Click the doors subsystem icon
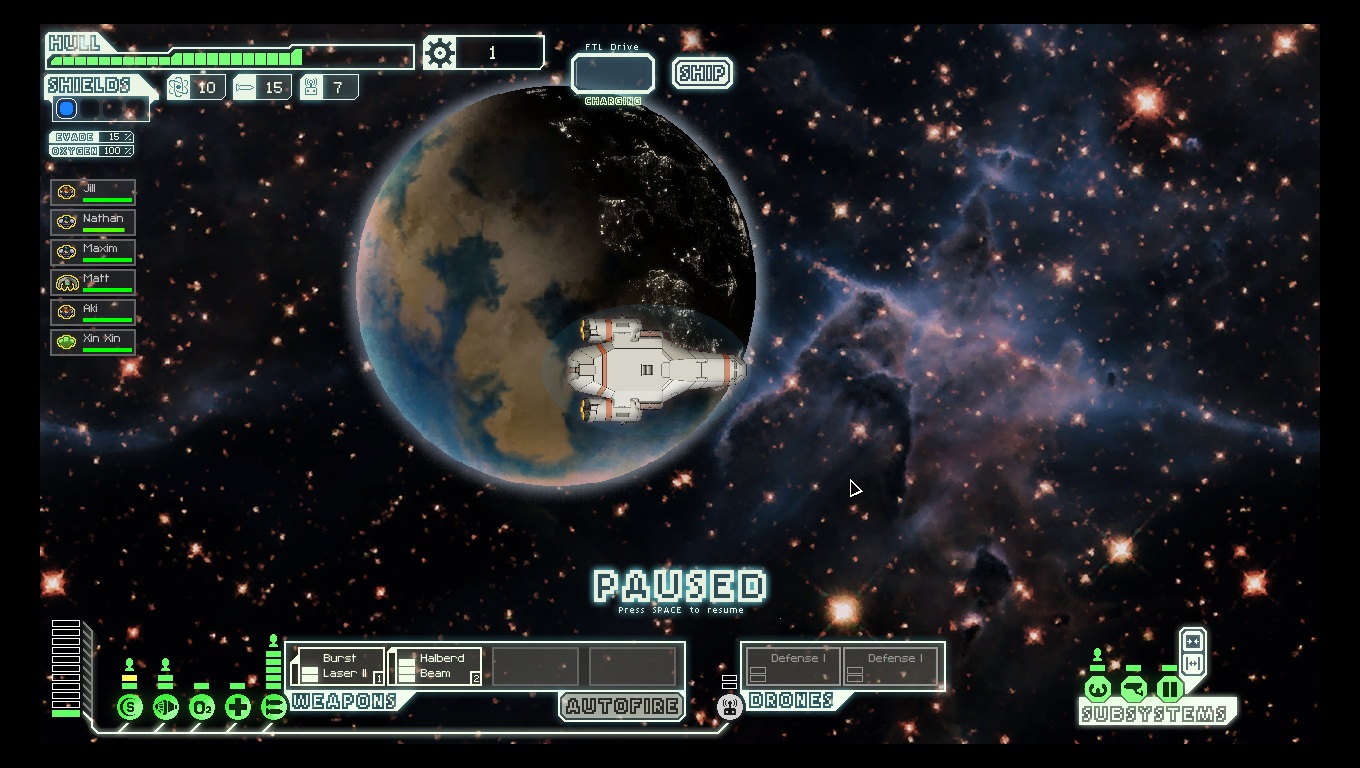Viewport: 1360px width, 768px height. (x=1170, y=689)
